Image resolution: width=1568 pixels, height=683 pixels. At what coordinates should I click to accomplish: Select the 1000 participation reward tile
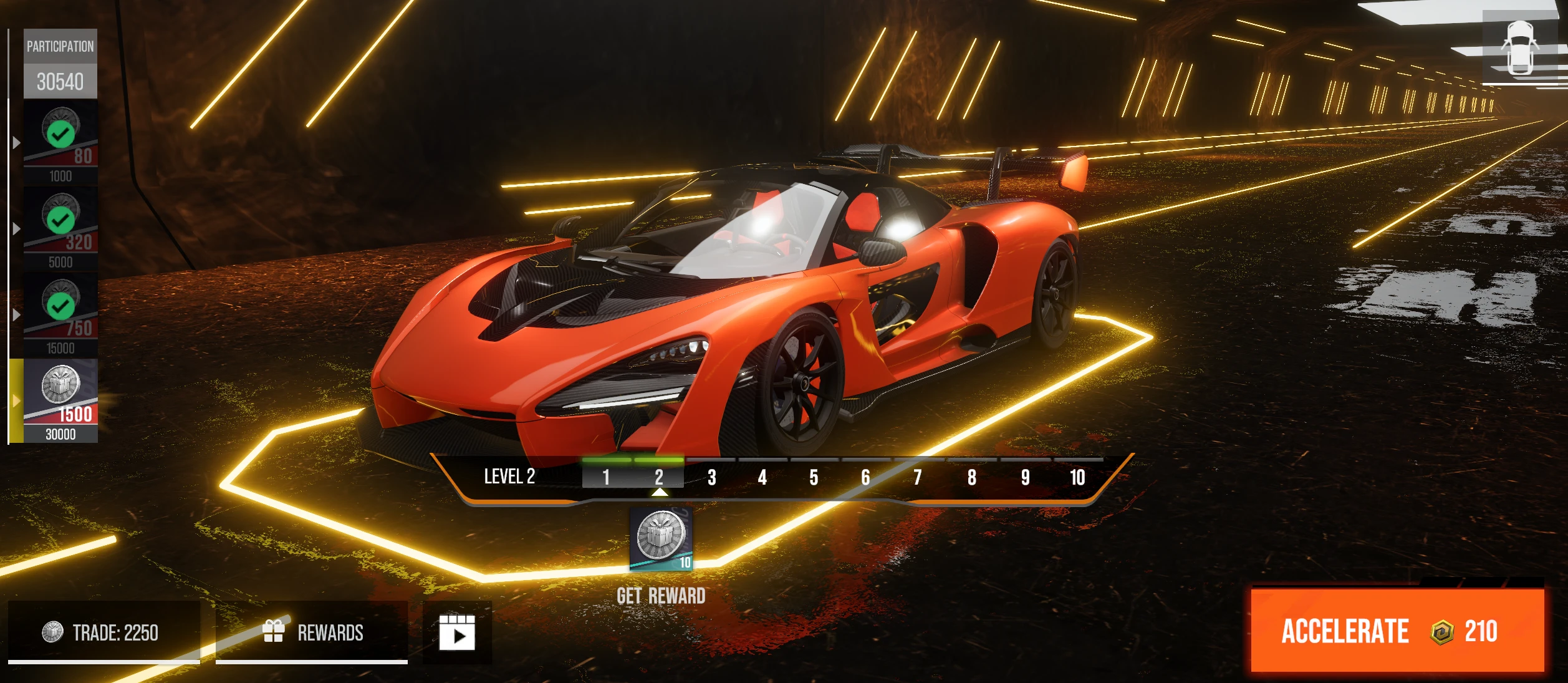[x=60, y=143]
